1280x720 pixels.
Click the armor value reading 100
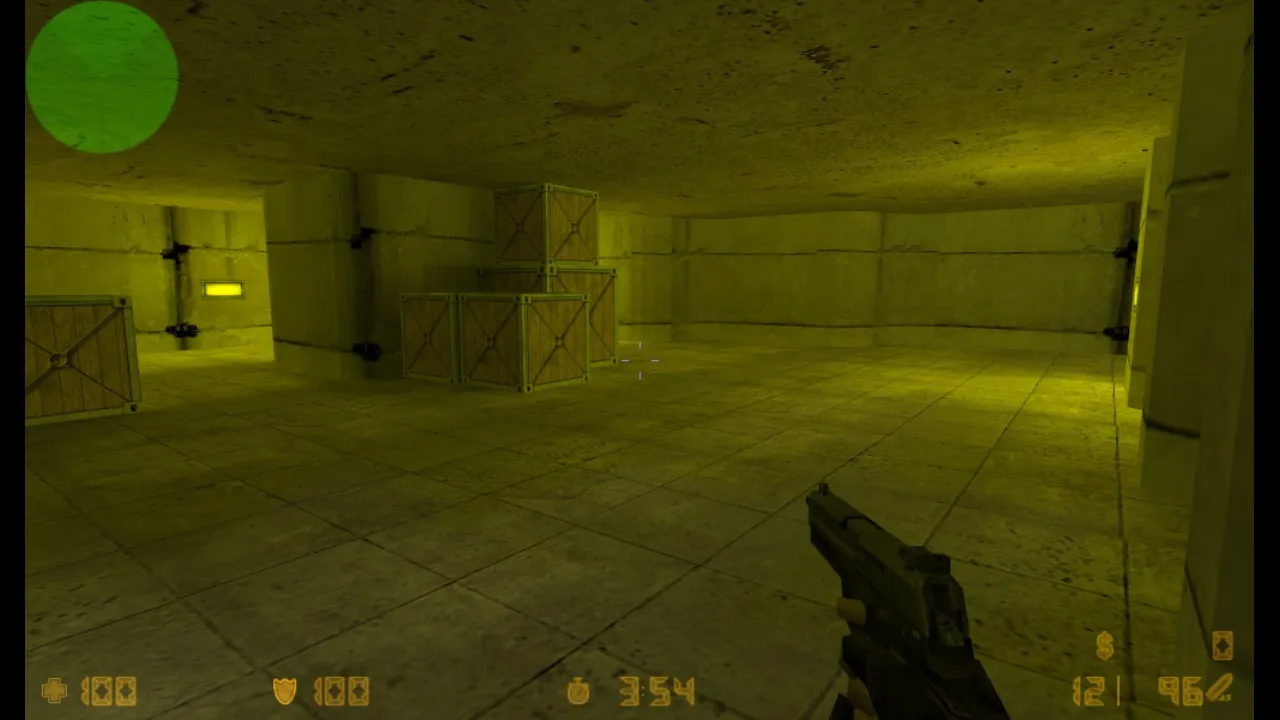[x=340, y=690]
